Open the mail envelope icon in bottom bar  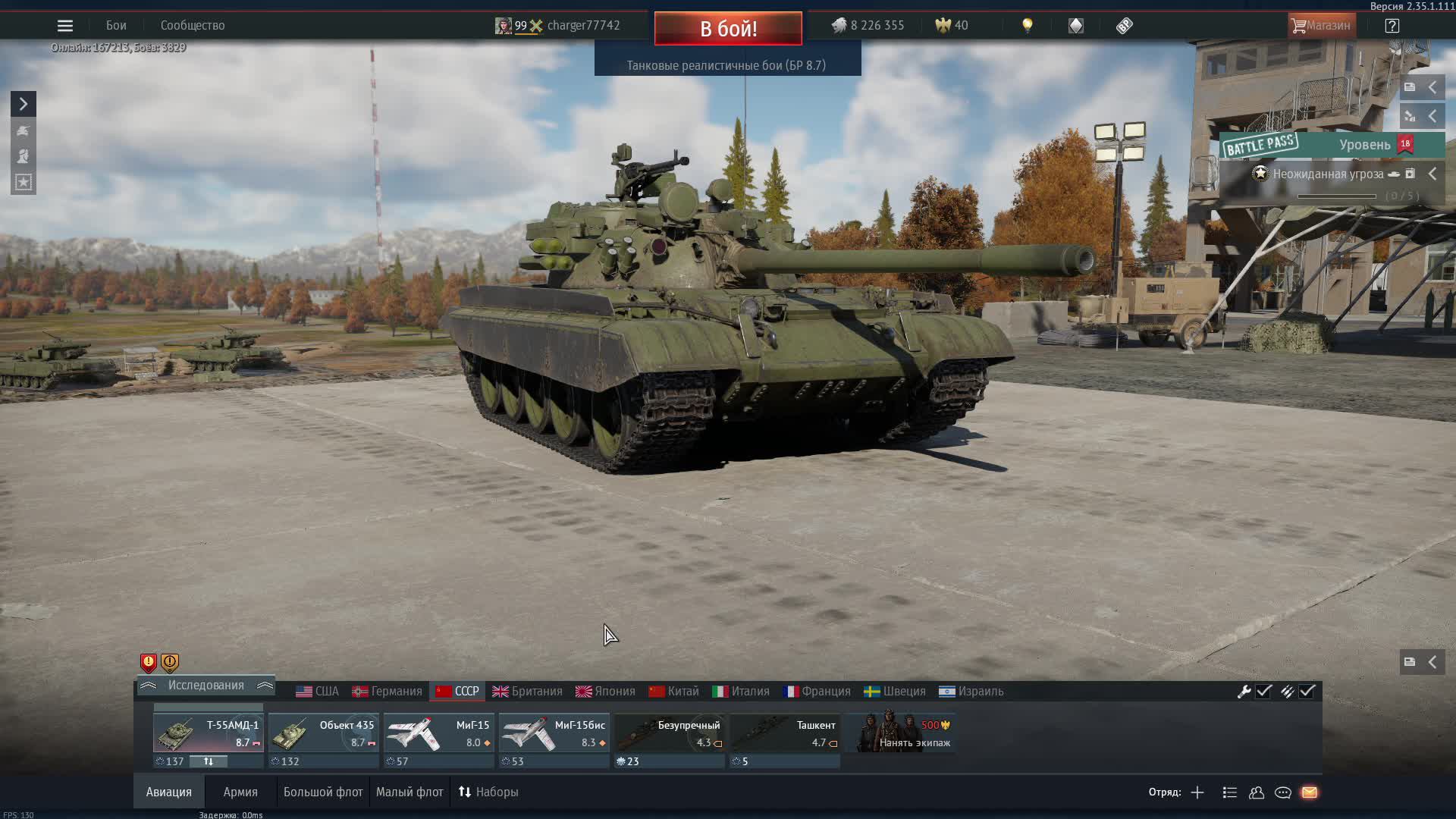coord(1310,792)
